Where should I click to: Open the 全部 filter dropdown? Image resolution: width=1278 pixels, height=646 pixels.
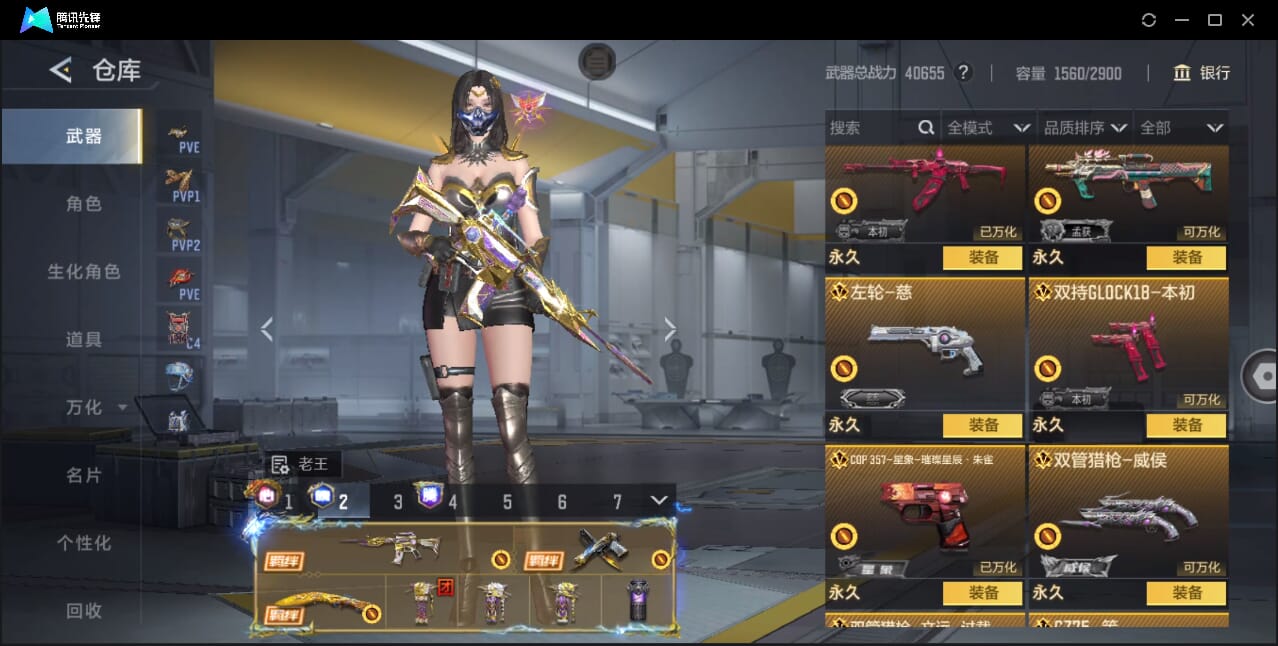pos(1182,128)
